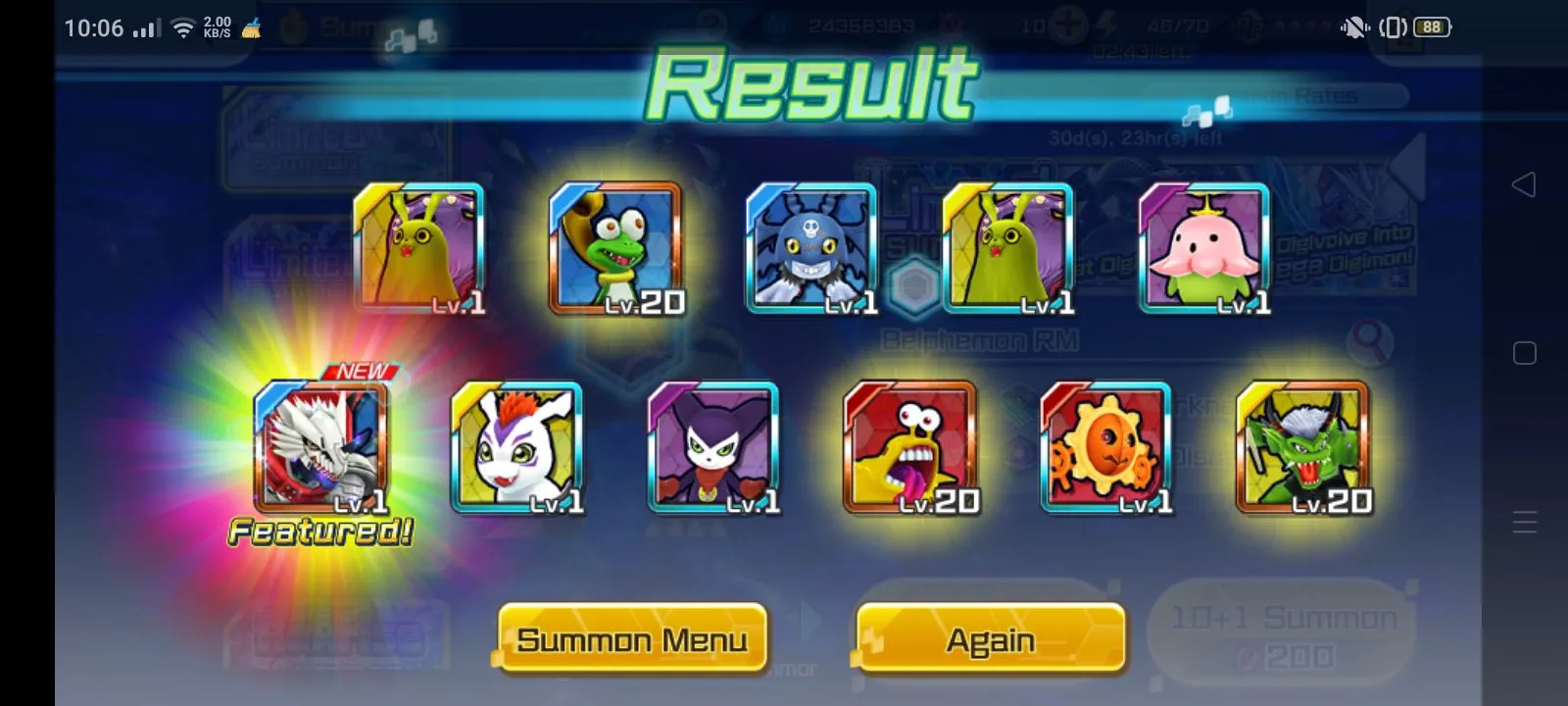Screen dimensions: 1568x706
Task: Tap the green frog with horn tile
Action: click(615, 249)
